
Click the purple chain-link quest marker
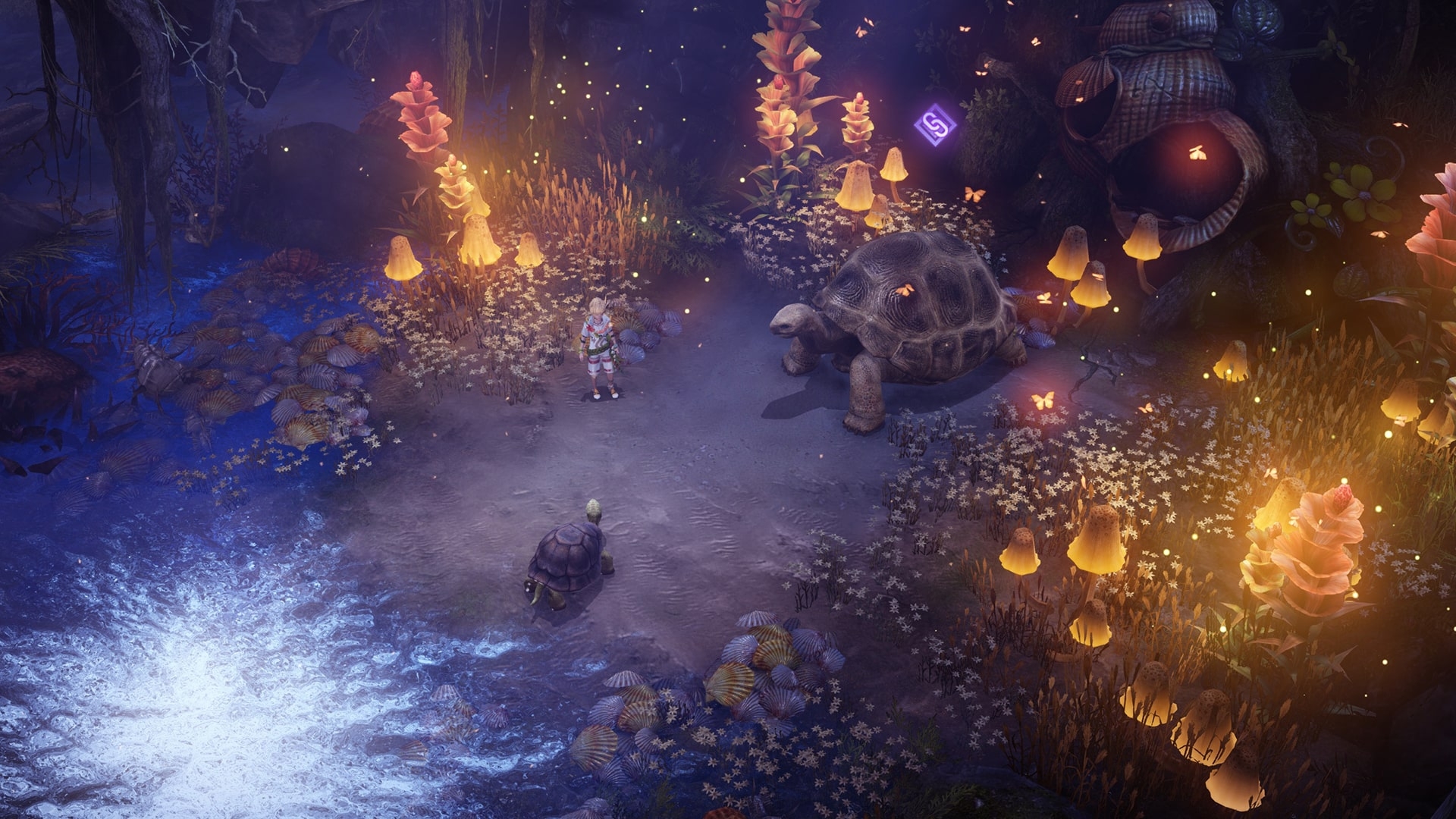pos(934,124)
